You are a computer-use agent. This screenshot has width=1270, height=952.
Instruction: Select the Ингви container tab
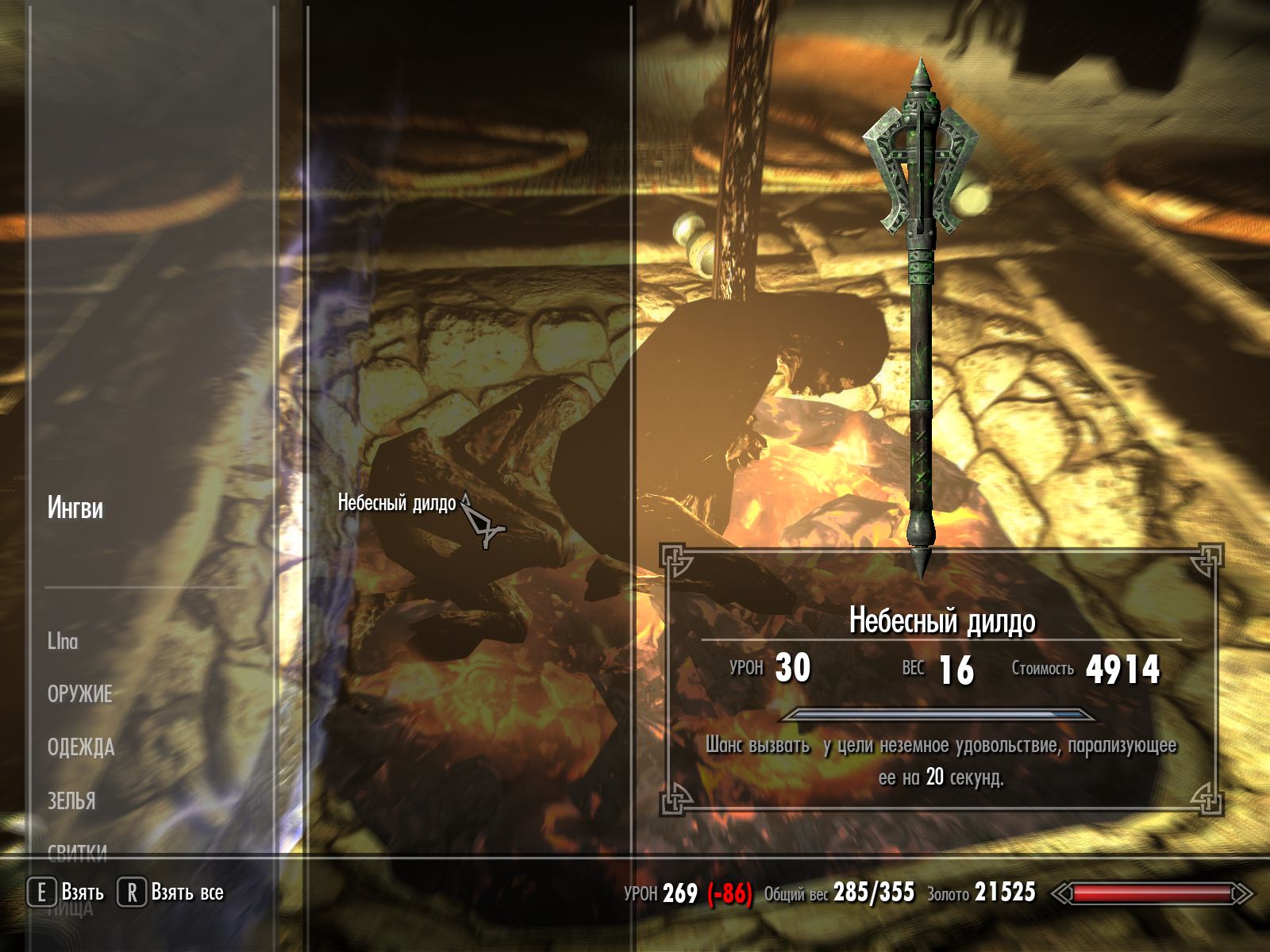click(x=75, y=508)
